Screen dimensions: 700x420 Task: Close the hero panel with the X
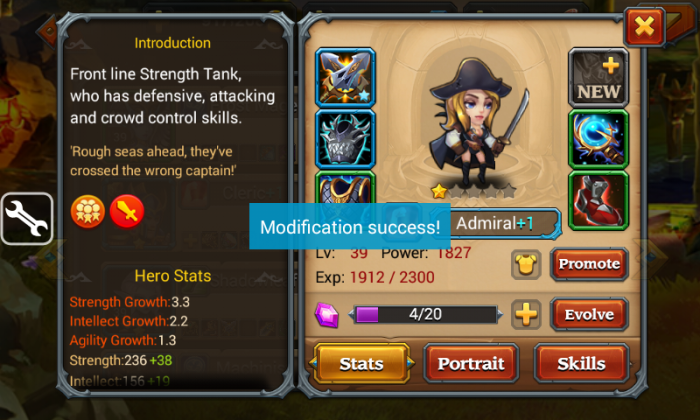[643, 27]
